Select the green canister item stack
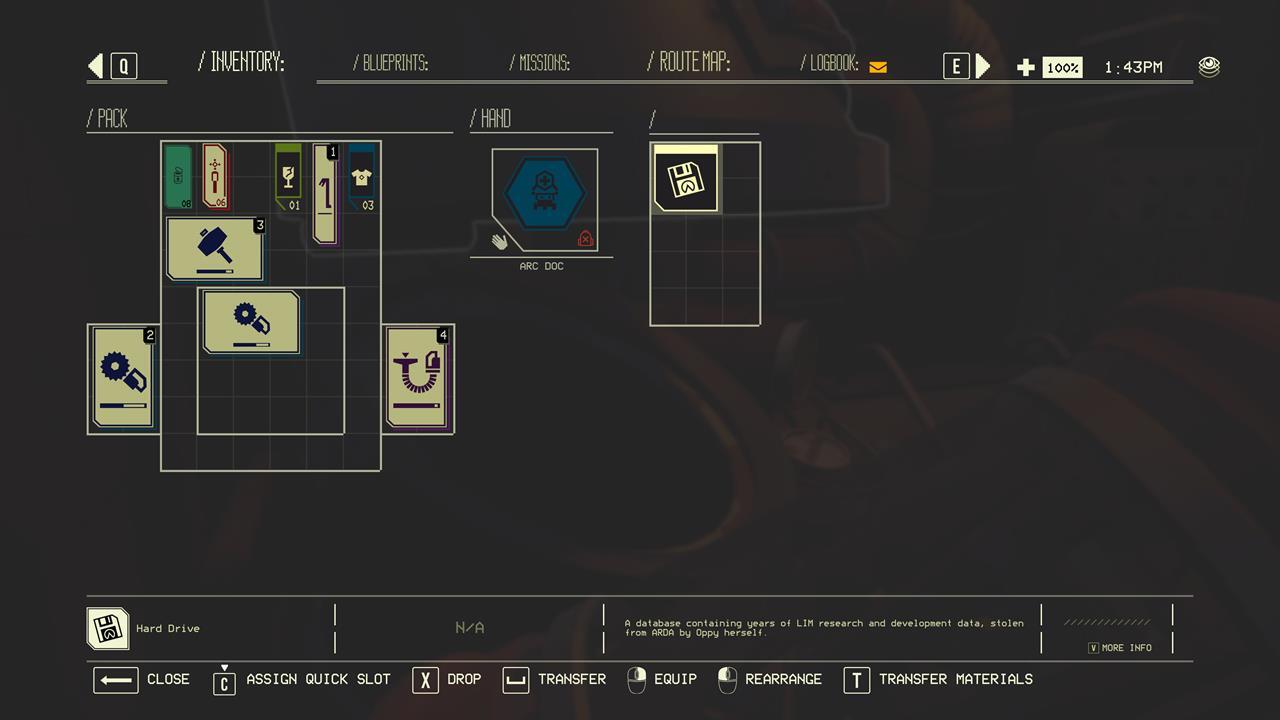 coord(177,177)
